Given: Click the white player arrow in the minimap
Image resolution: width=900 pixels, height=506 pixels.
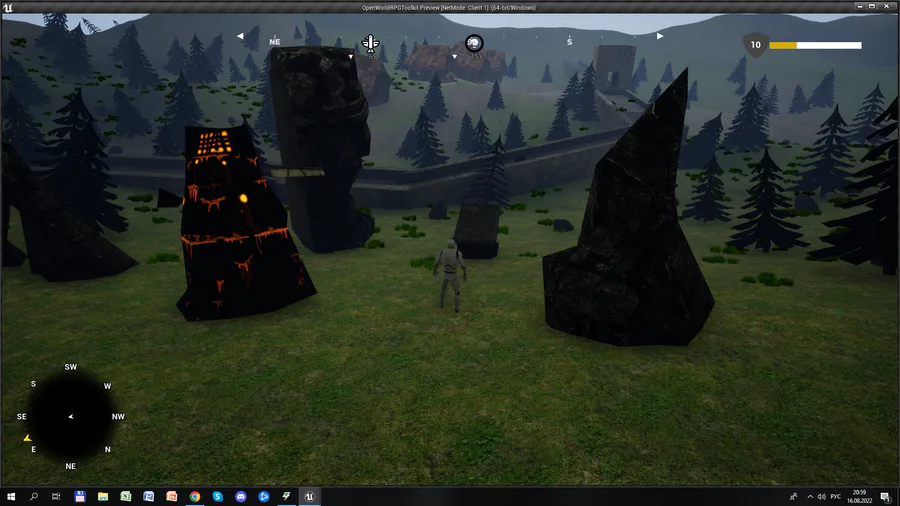Looking at the screenshot, I should coord(70,416).
